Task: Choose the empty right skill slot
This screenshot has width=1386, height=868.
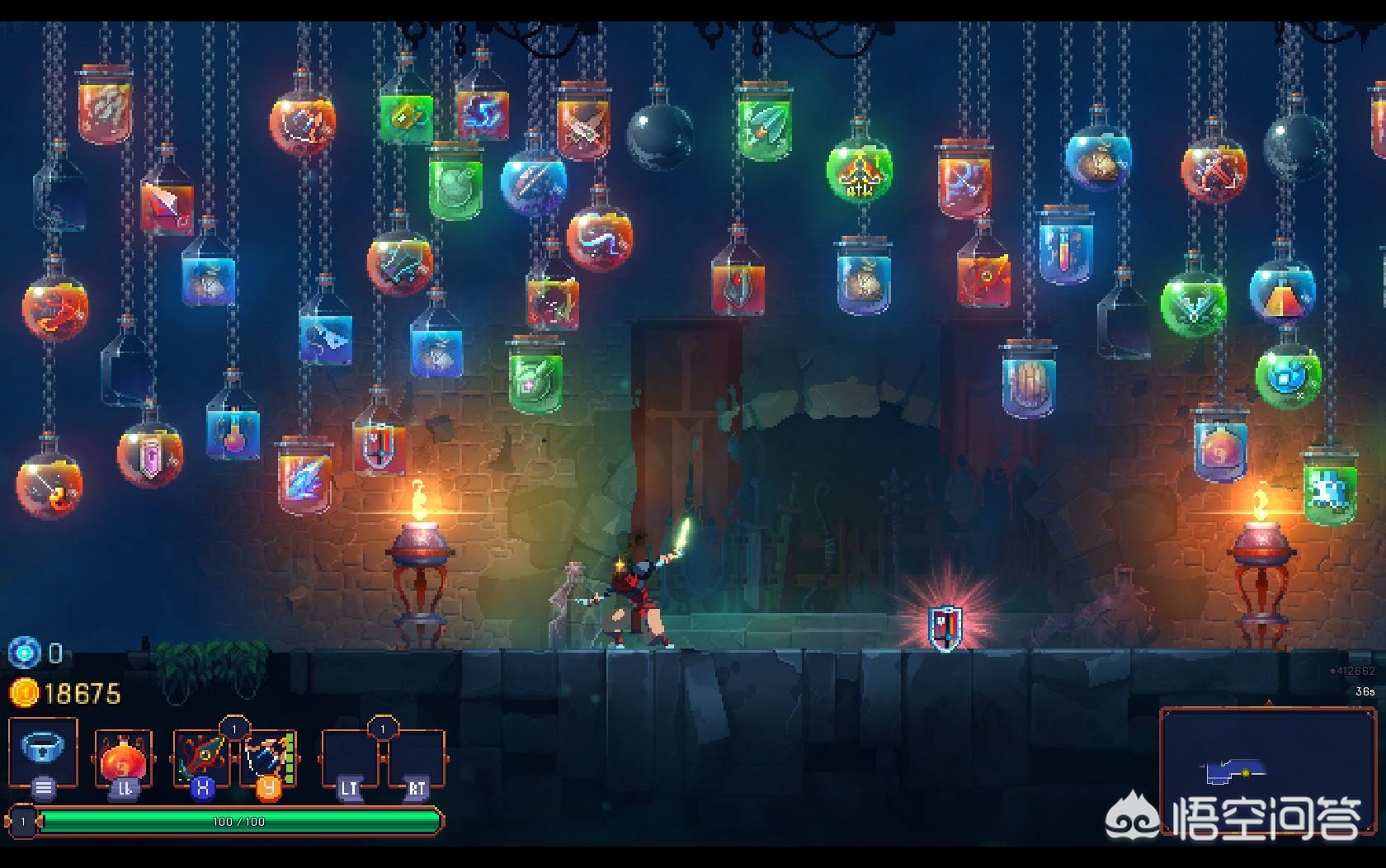Action: (x=417, y=757)
